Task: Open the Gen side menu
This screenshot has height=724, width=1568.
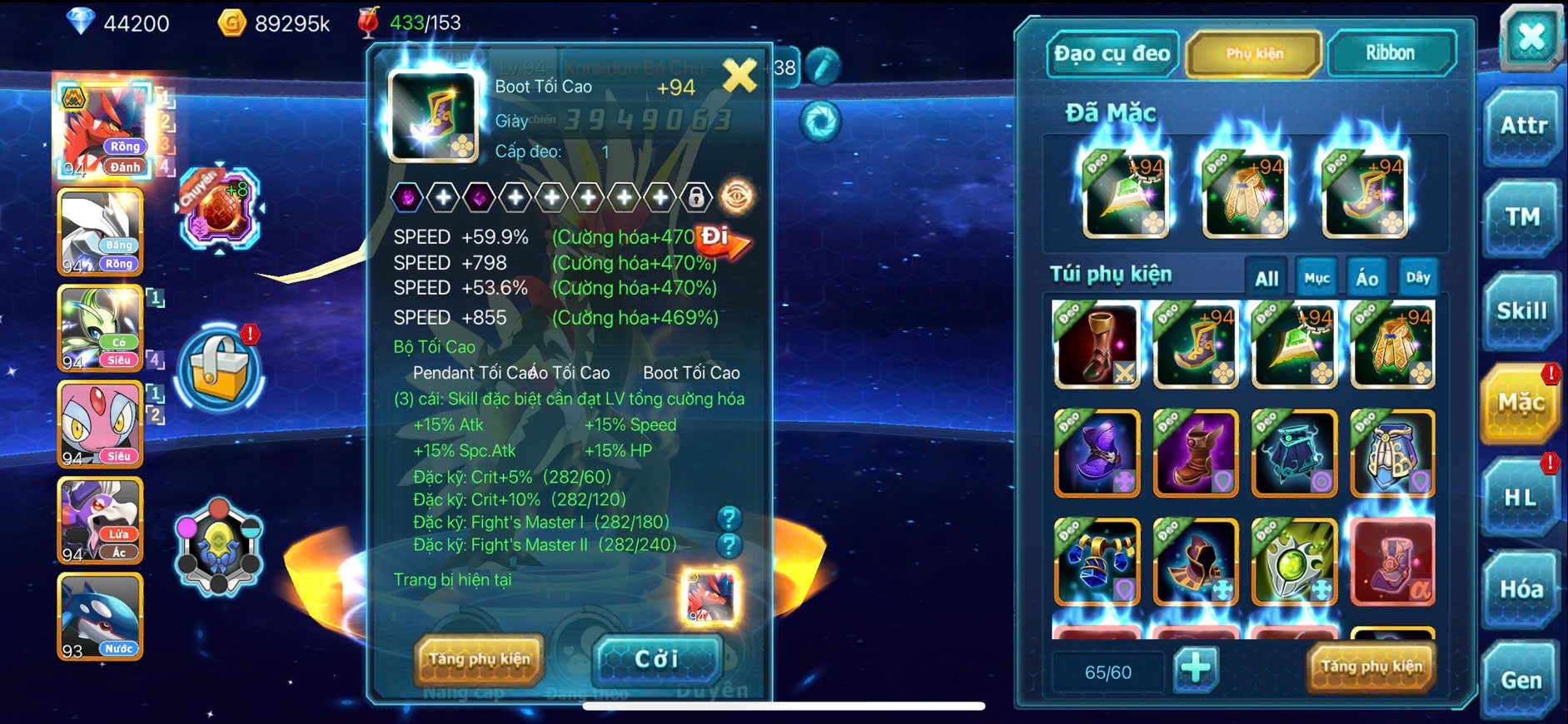Action: [1521, 680]
